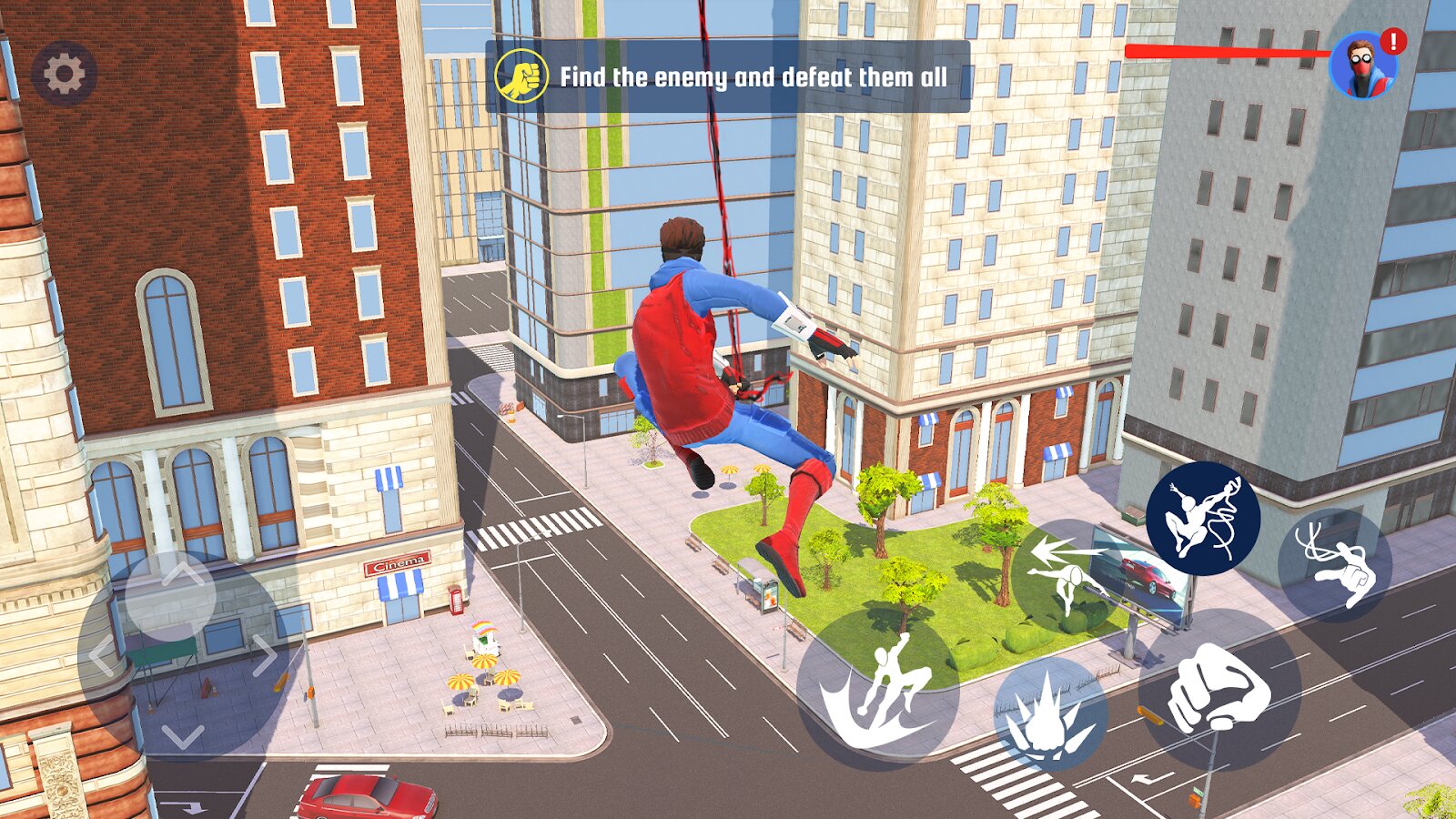Move forward with the up arrow
Screen dimensions: 1456x819
183,573
